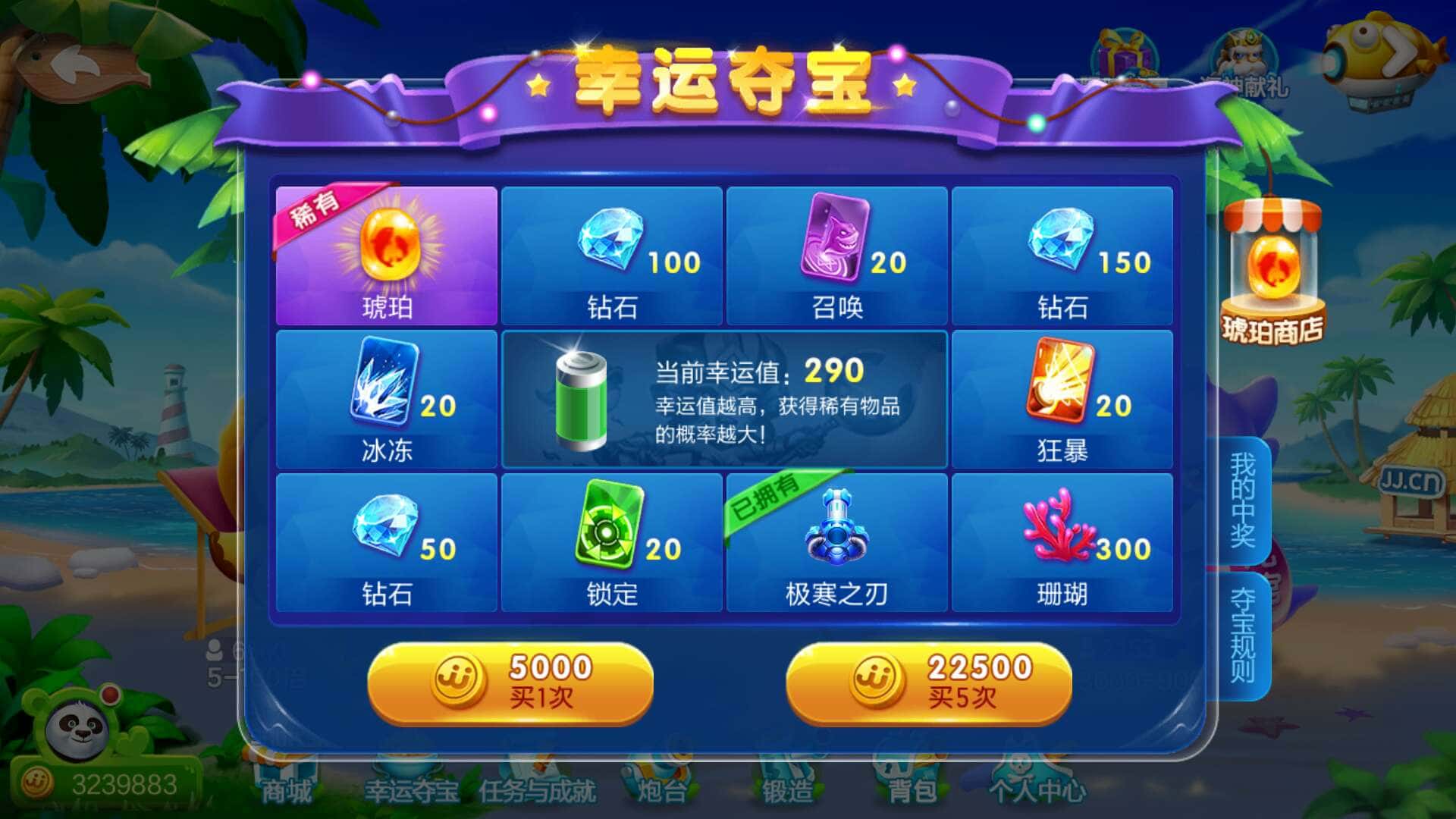Select the 极寒之刃 owned item card
Image resolution: width=1456 pixels, height=819 pixels.
pyautogui.click(x=834, y=542)
